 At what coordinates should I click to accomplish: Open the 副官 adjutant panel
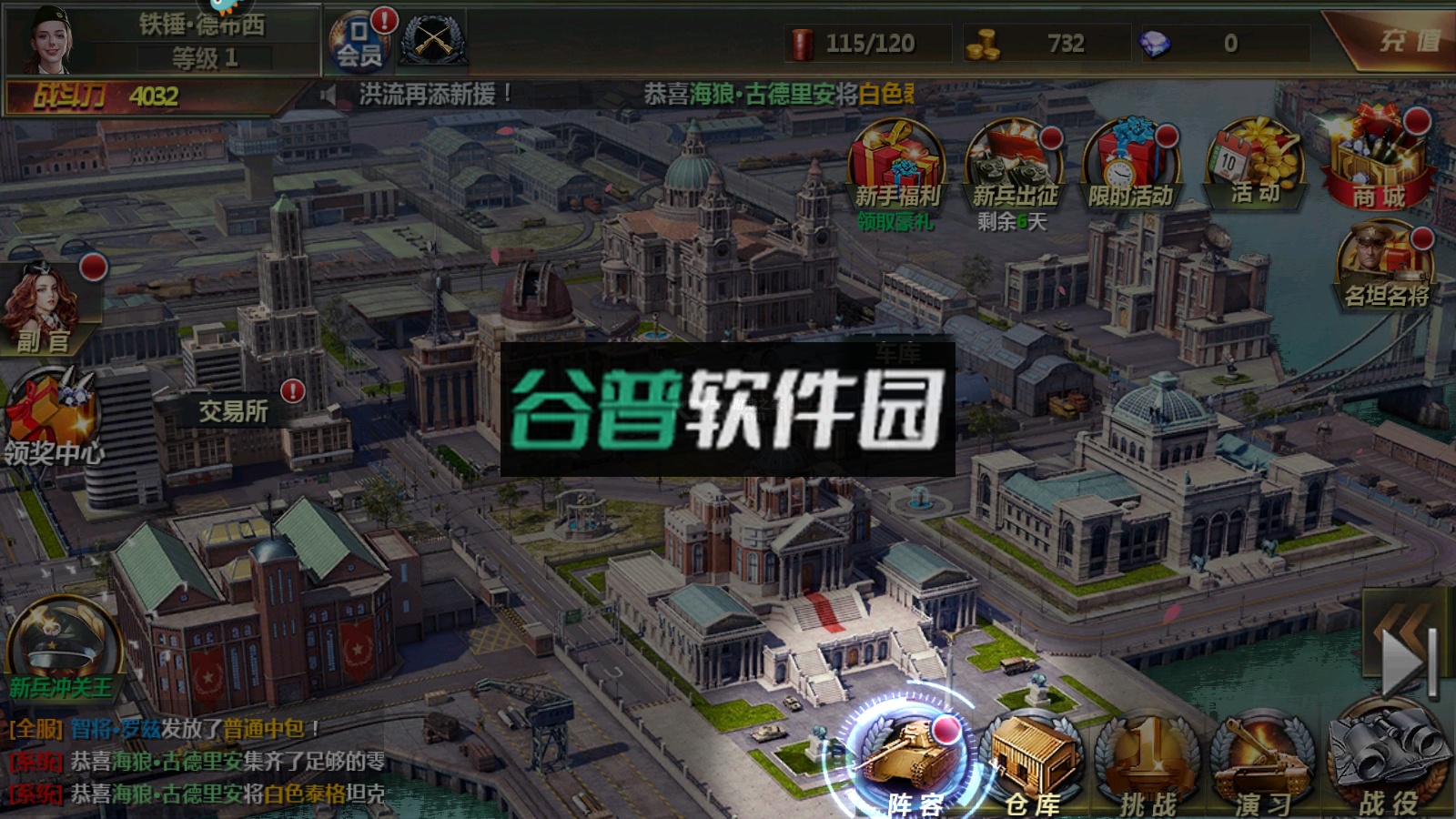[45, 305]
